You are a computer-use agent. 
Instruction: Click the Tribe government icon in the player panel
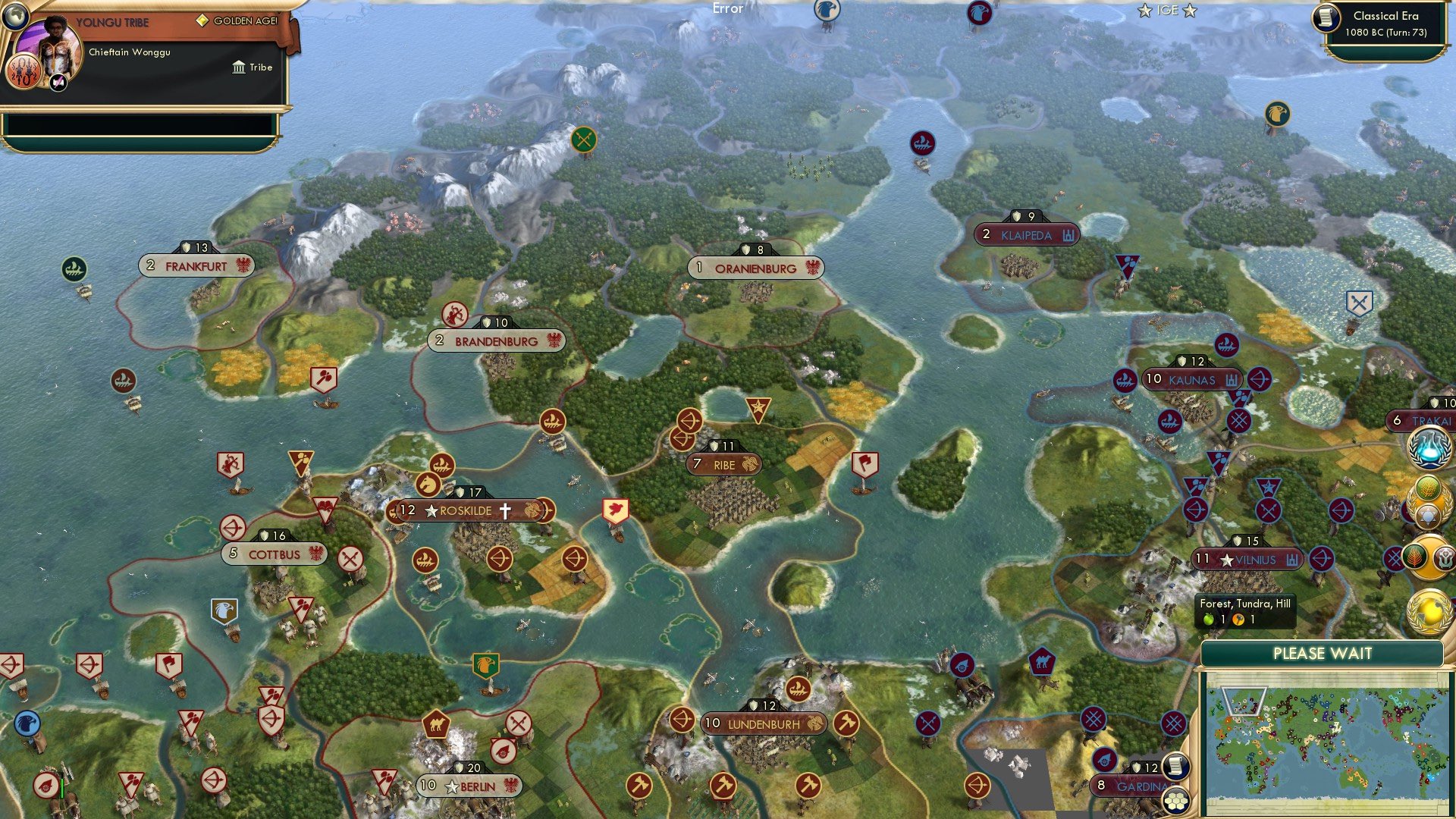pos(238,67)
